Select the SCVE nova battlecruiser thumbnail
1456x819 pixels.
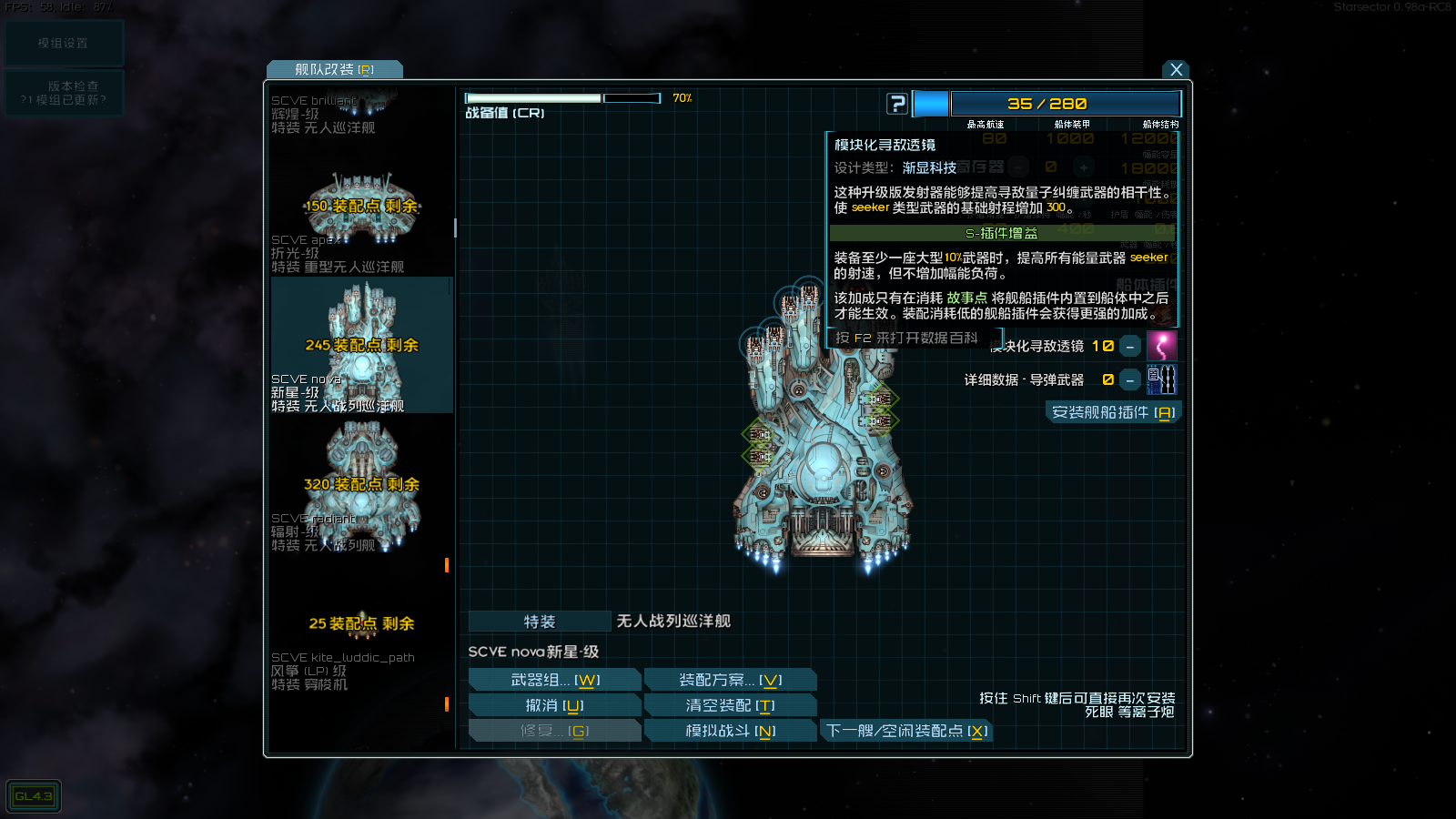coord(360,346)
